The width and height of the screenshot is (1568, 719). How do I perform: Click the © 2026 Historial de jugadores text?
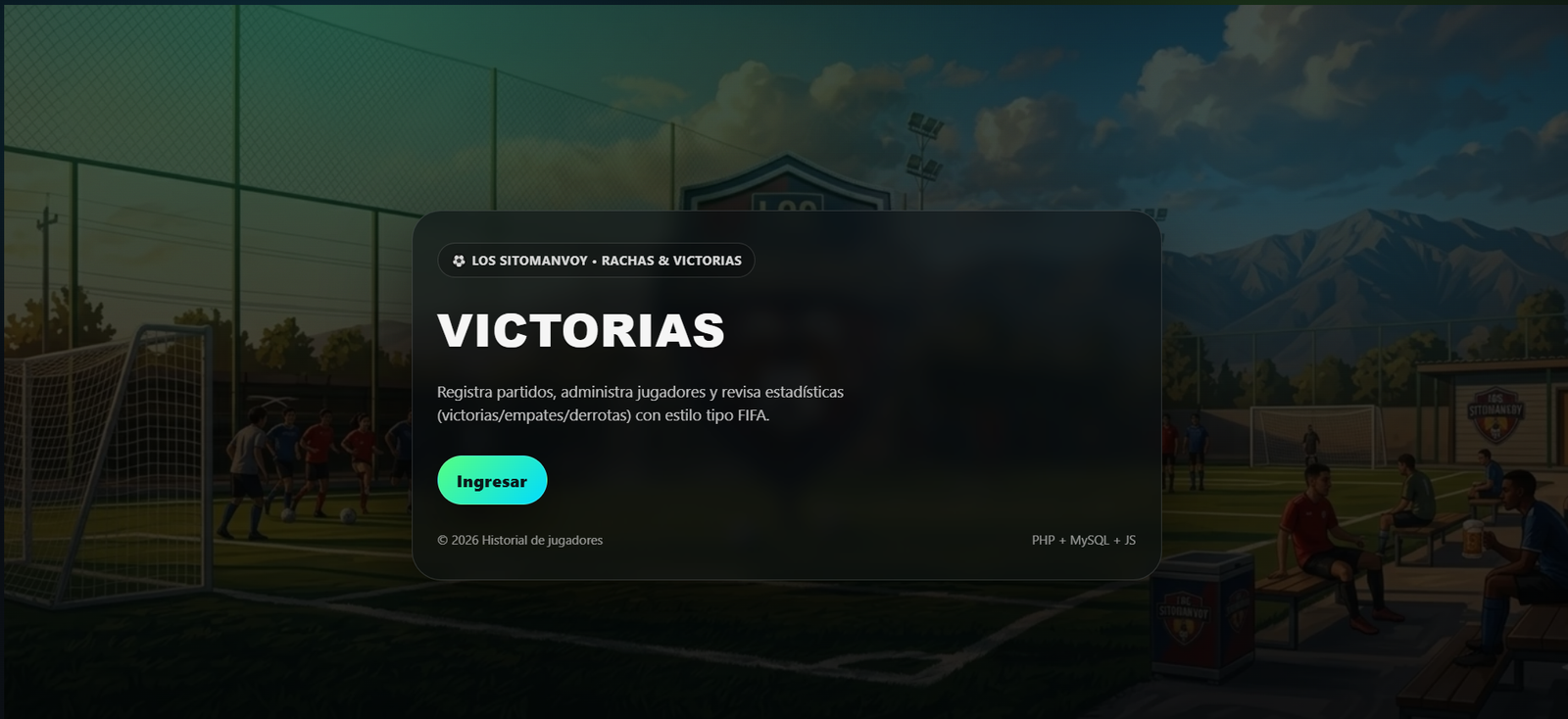pos(519,540)
